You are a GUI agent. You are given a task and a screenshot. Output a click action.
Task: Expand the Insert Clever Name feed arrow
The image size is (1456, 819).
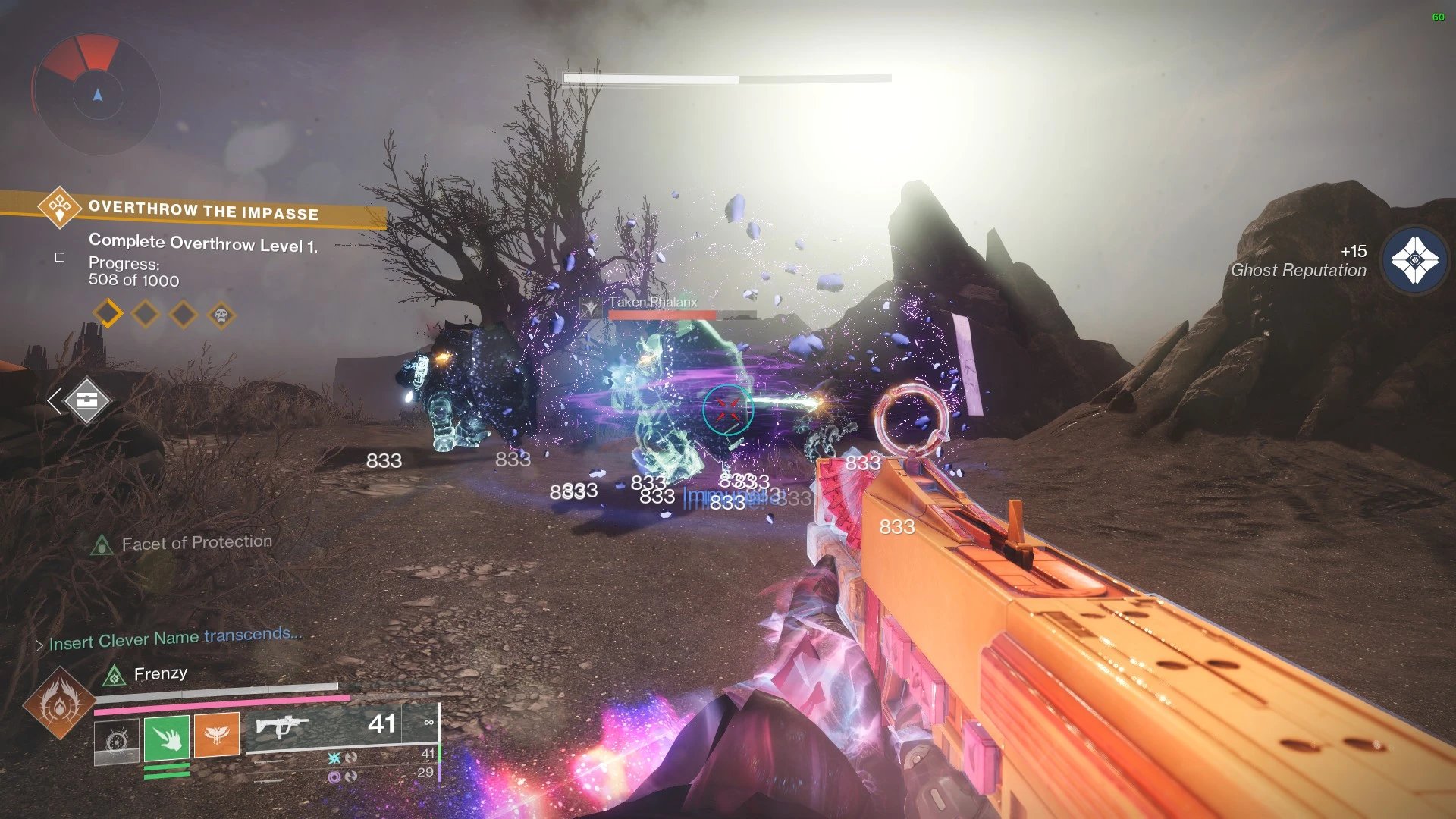click(x=39, y=645)
